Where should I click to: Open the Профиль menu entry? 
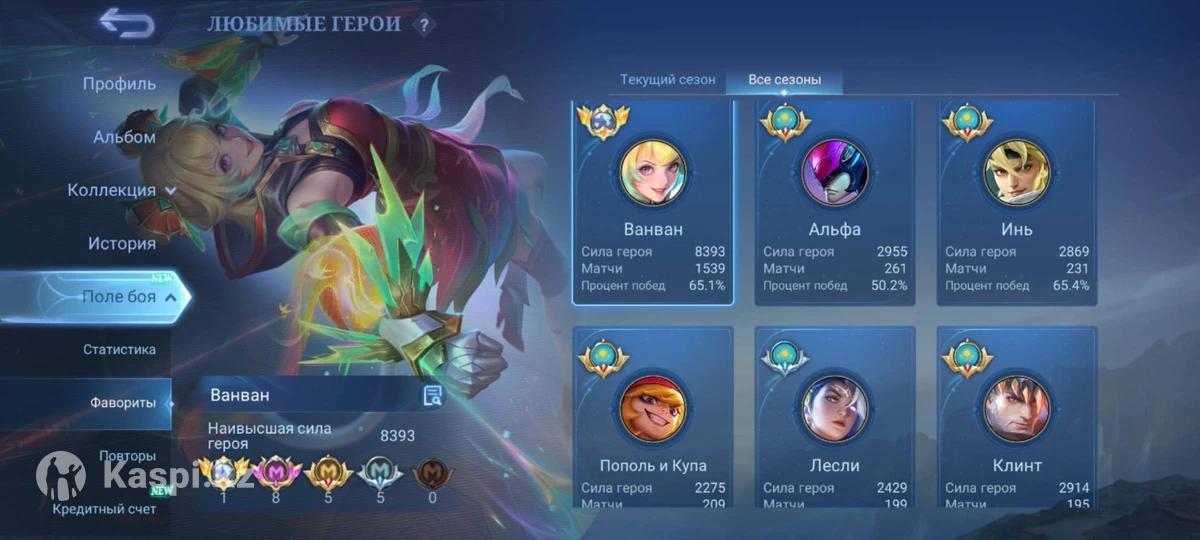(x=119, y=84)
